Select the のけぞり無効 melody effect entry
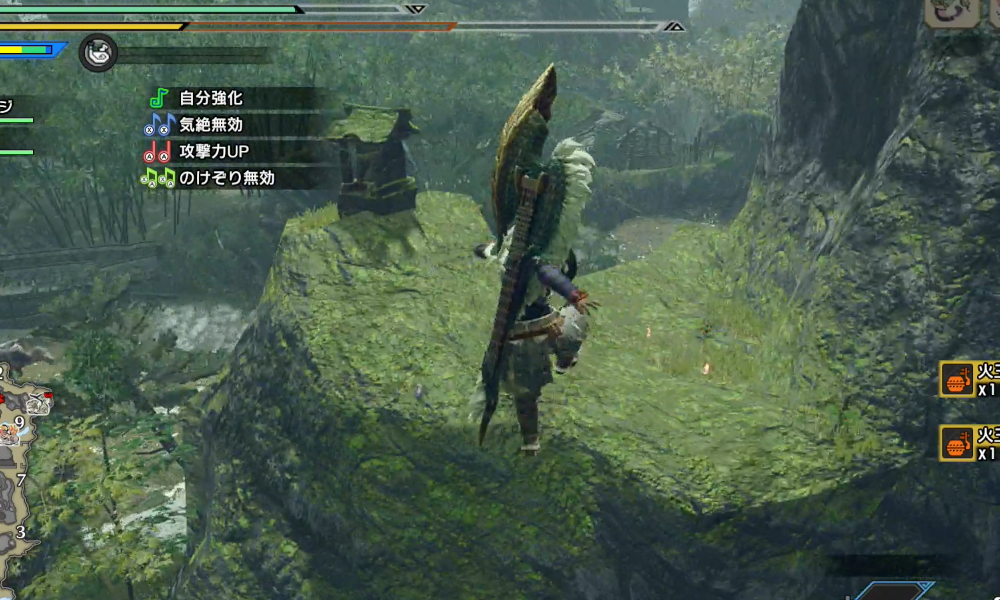This screenshot has height=600, width=1000. pos(227,178)
